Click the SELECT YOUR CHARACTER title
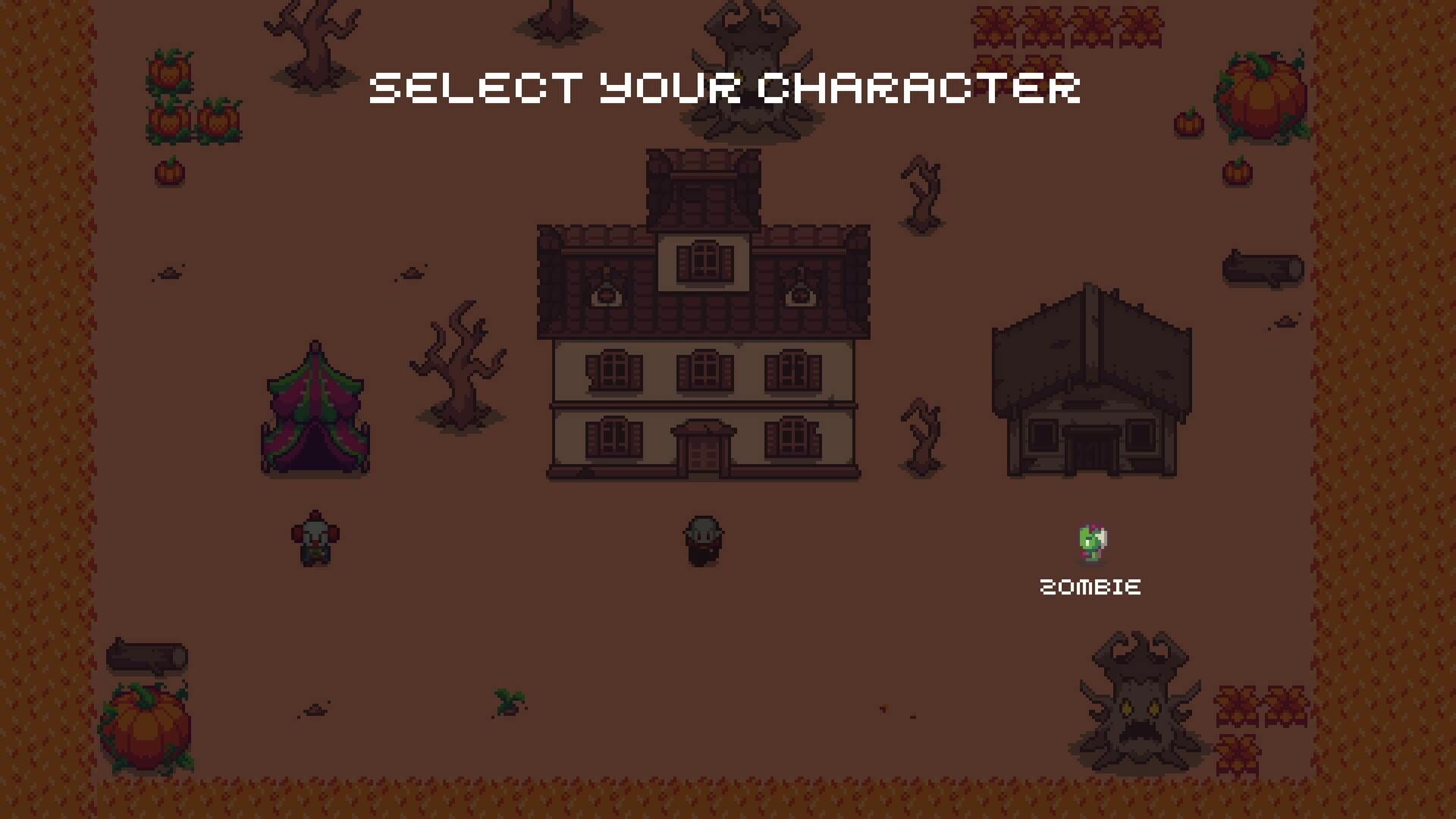1456x819 pixels. coord(724,87)
